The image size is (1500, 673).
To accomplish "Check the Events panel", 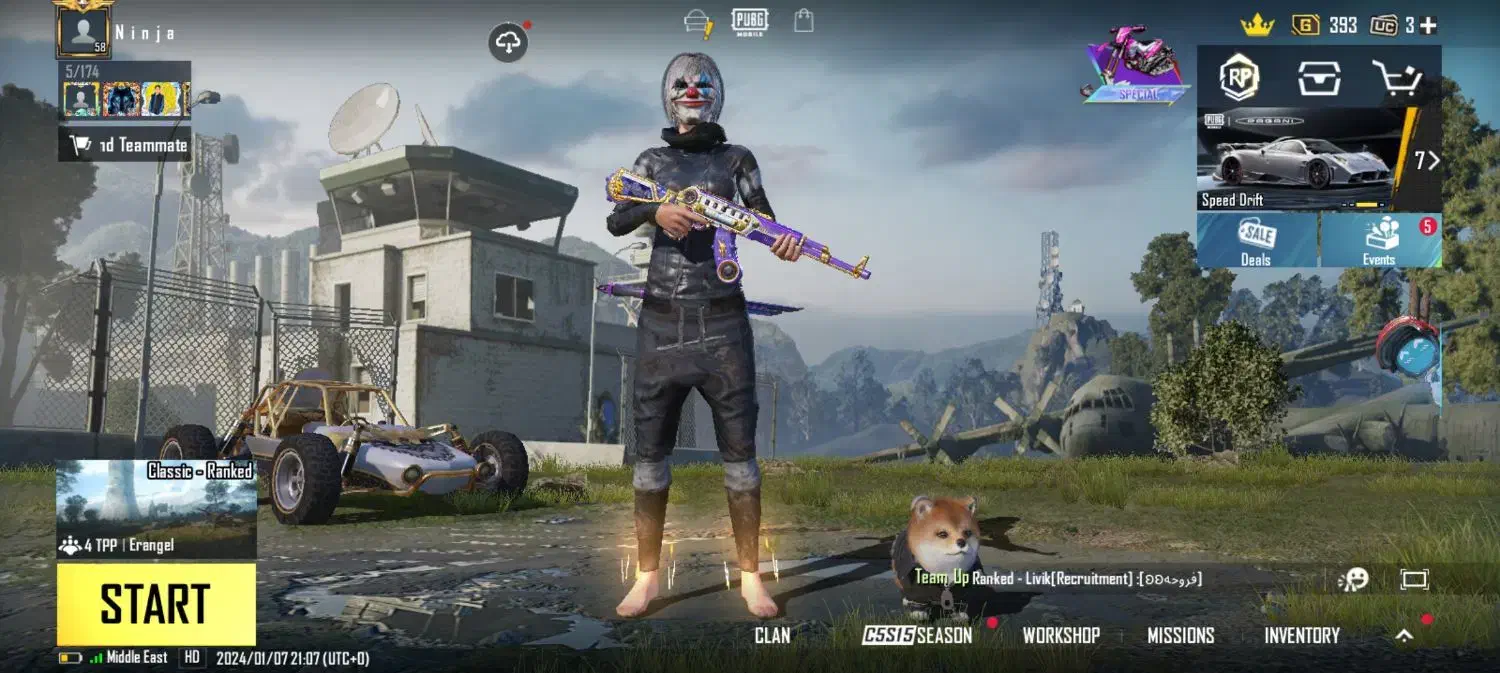I will (x=1380, y=241).
